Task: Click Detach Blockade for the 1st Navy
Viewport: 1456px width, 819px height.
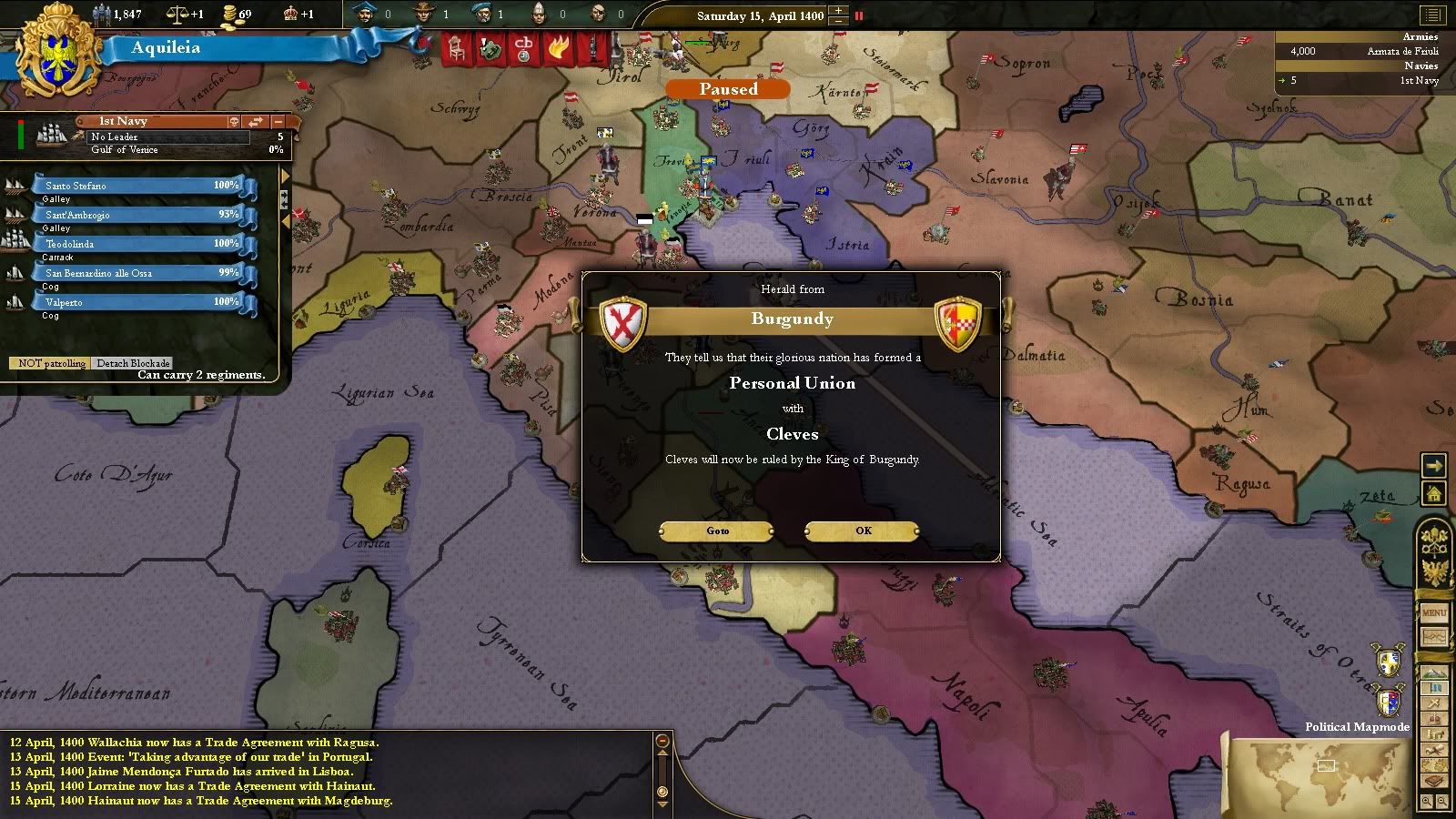Action: pyautogui.click(x=133, y=363)
